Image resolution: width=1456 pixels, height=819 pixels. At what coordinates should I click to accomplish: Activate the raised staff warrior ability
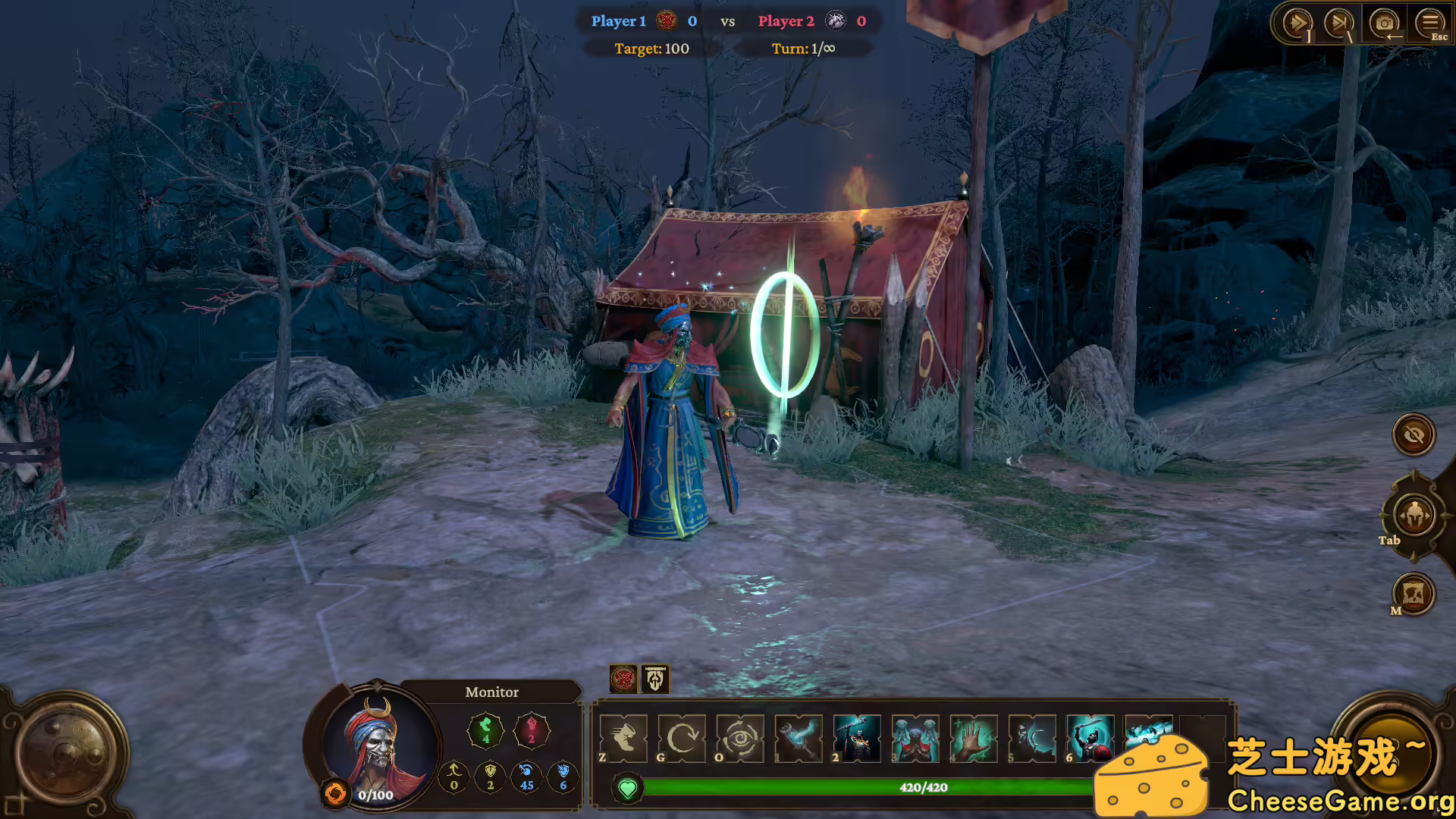pos(857,737)
